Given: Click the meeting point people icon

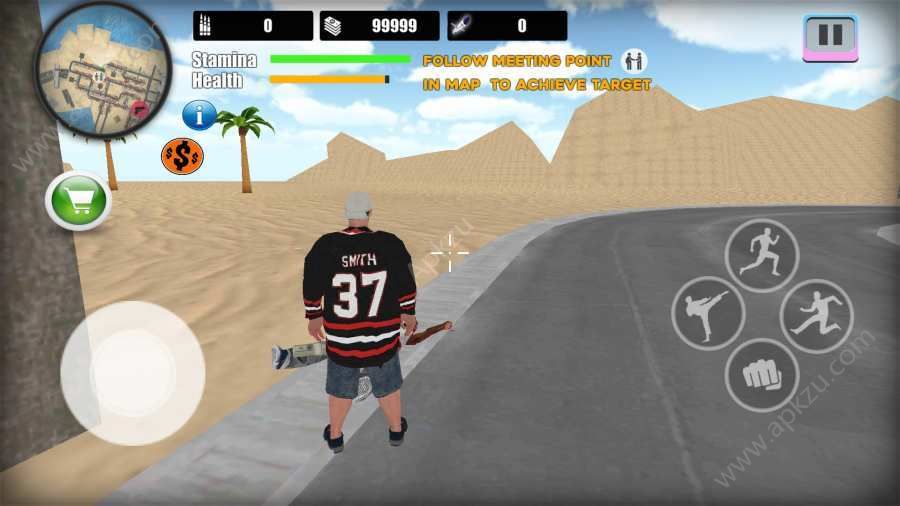Looking at the screenshot, I should point(634,61).
